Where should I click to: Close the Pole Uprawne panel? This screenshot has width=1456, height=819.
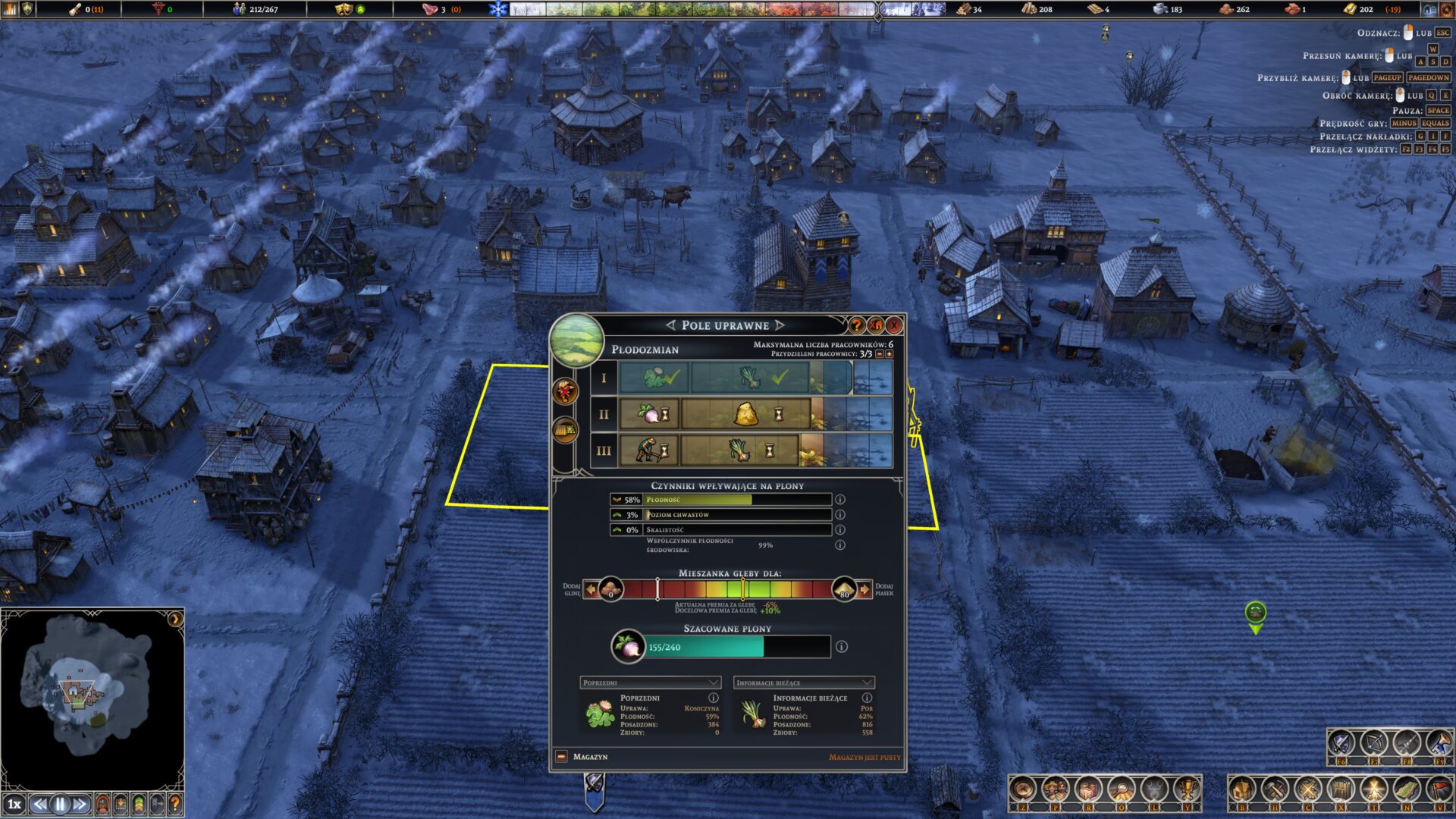point(894,325)
